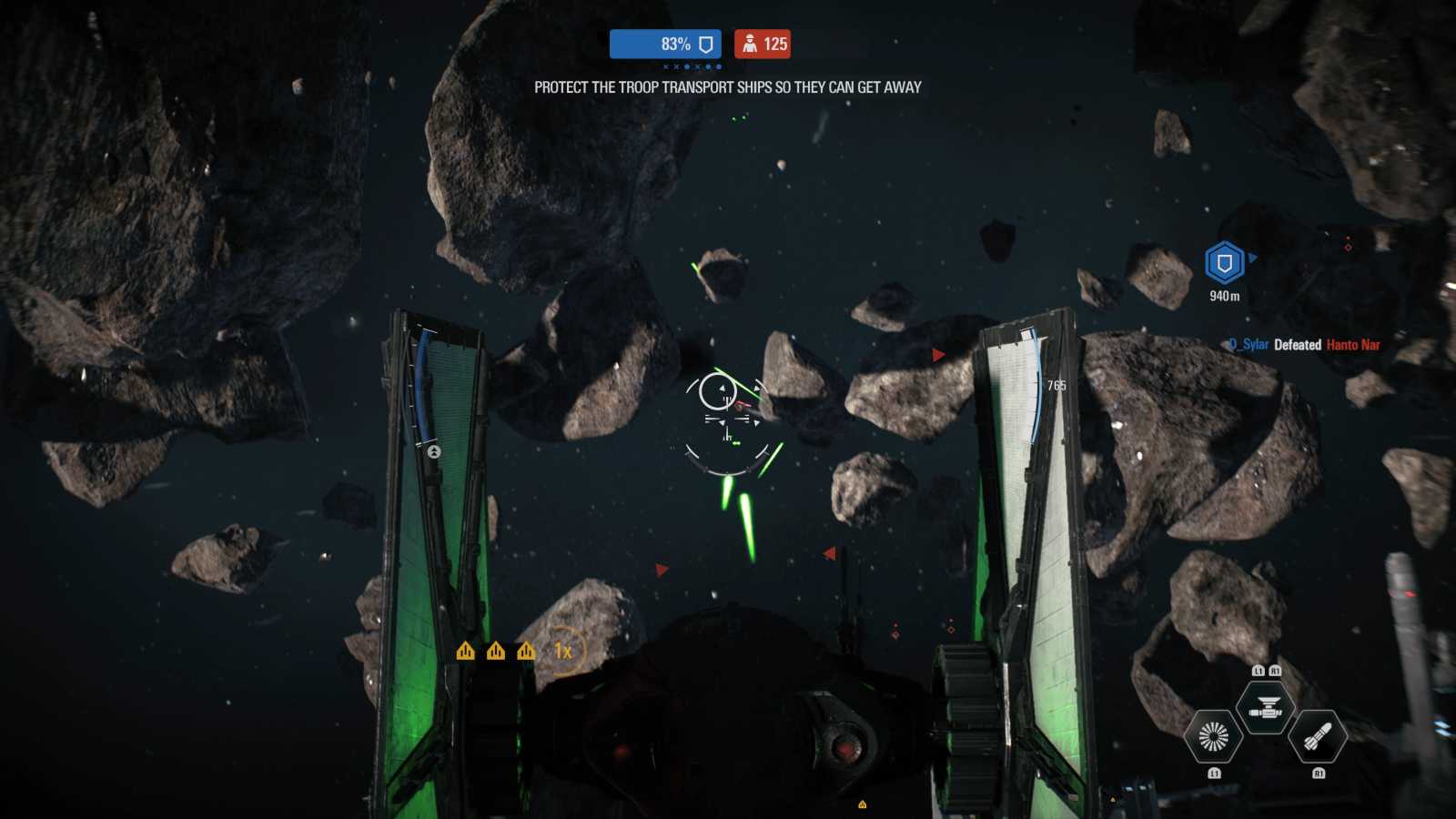Activate the afterburner engine ability

[1213, 737]
